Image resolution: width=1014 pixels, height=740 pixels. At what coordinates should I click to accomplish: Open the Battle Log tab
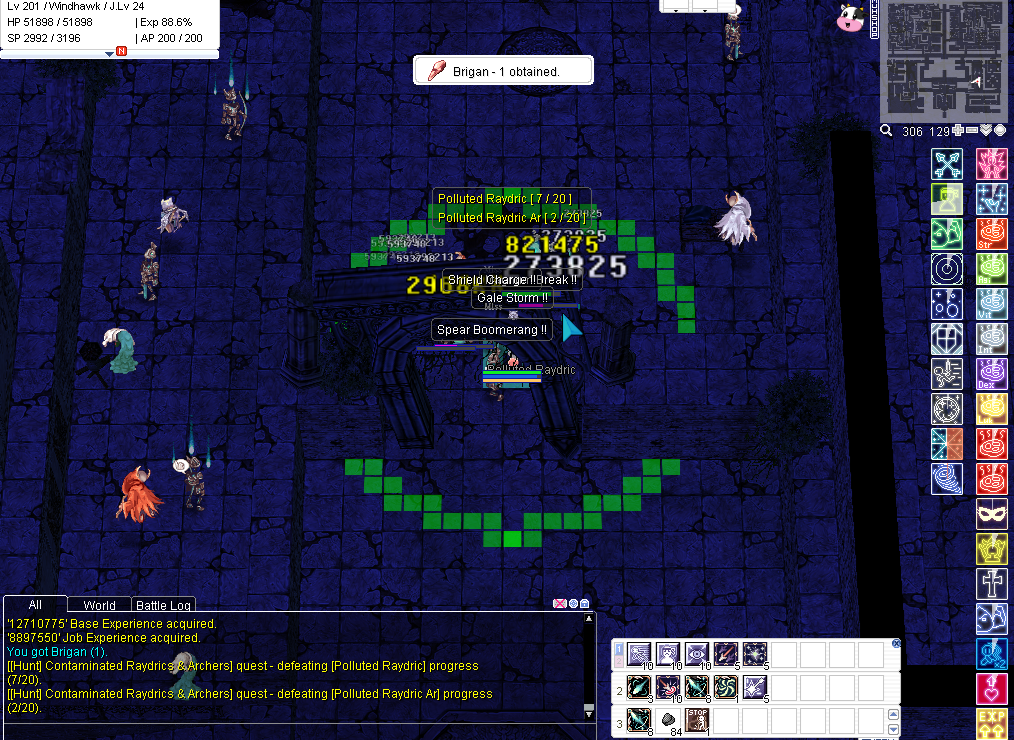tap(164, 605)
